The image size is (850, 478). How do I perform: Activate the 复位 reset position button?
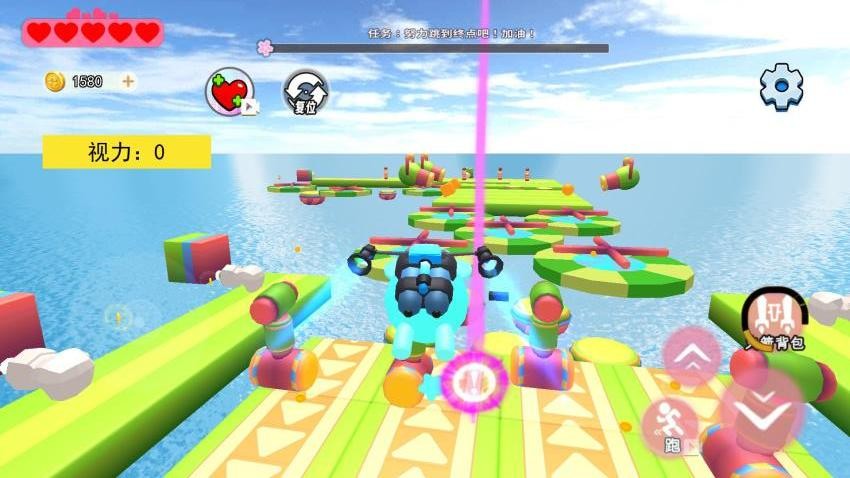pyautogui.click(x=305, y=92)
